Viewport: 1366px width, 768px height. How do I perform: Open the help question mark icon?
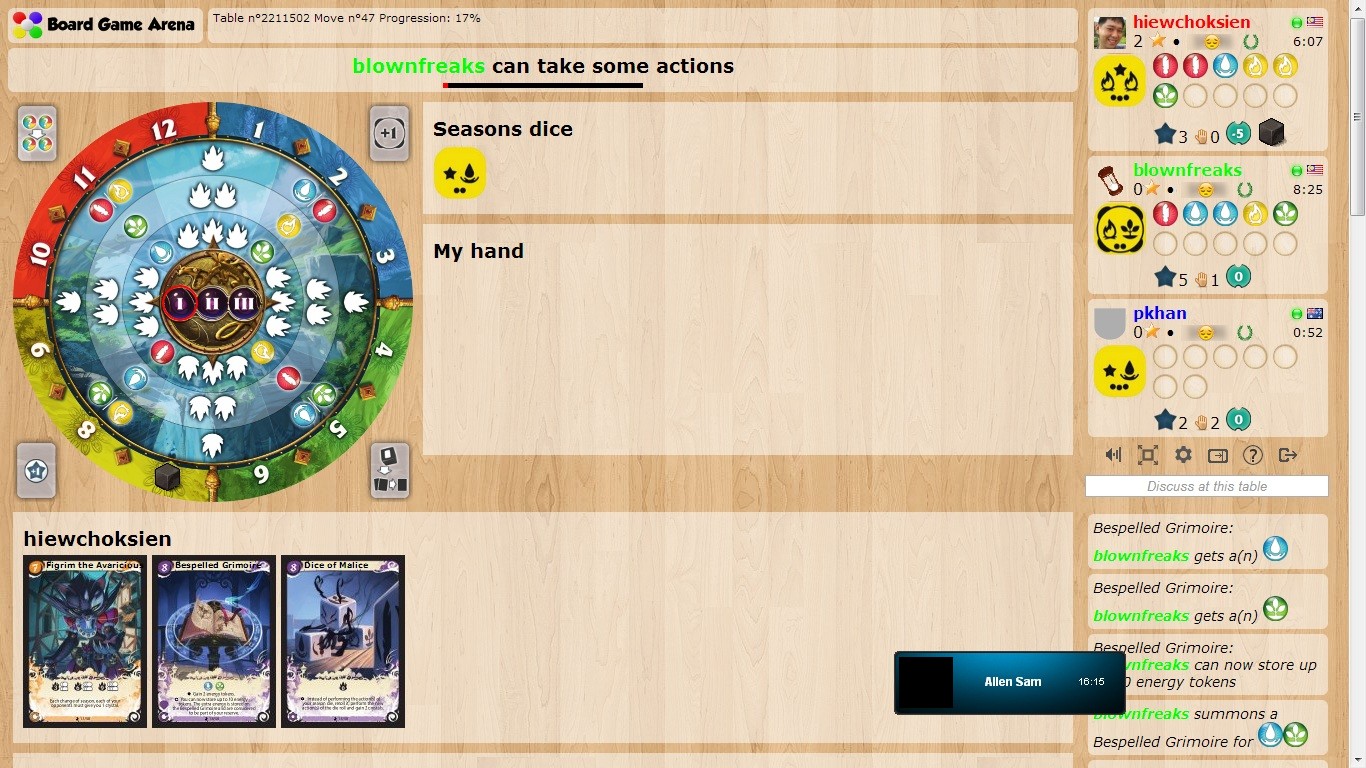click(1252, 455)
